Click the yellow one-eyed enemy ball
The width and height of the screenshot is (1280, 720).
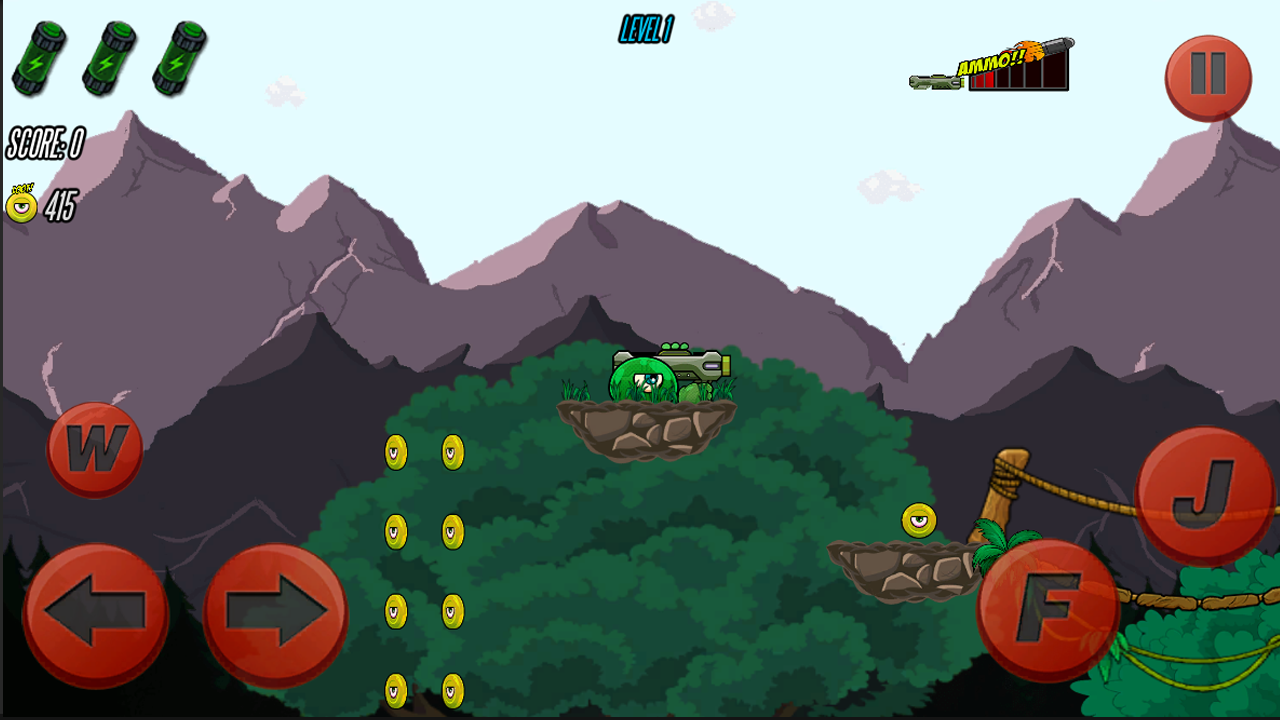tap(917, 520)
